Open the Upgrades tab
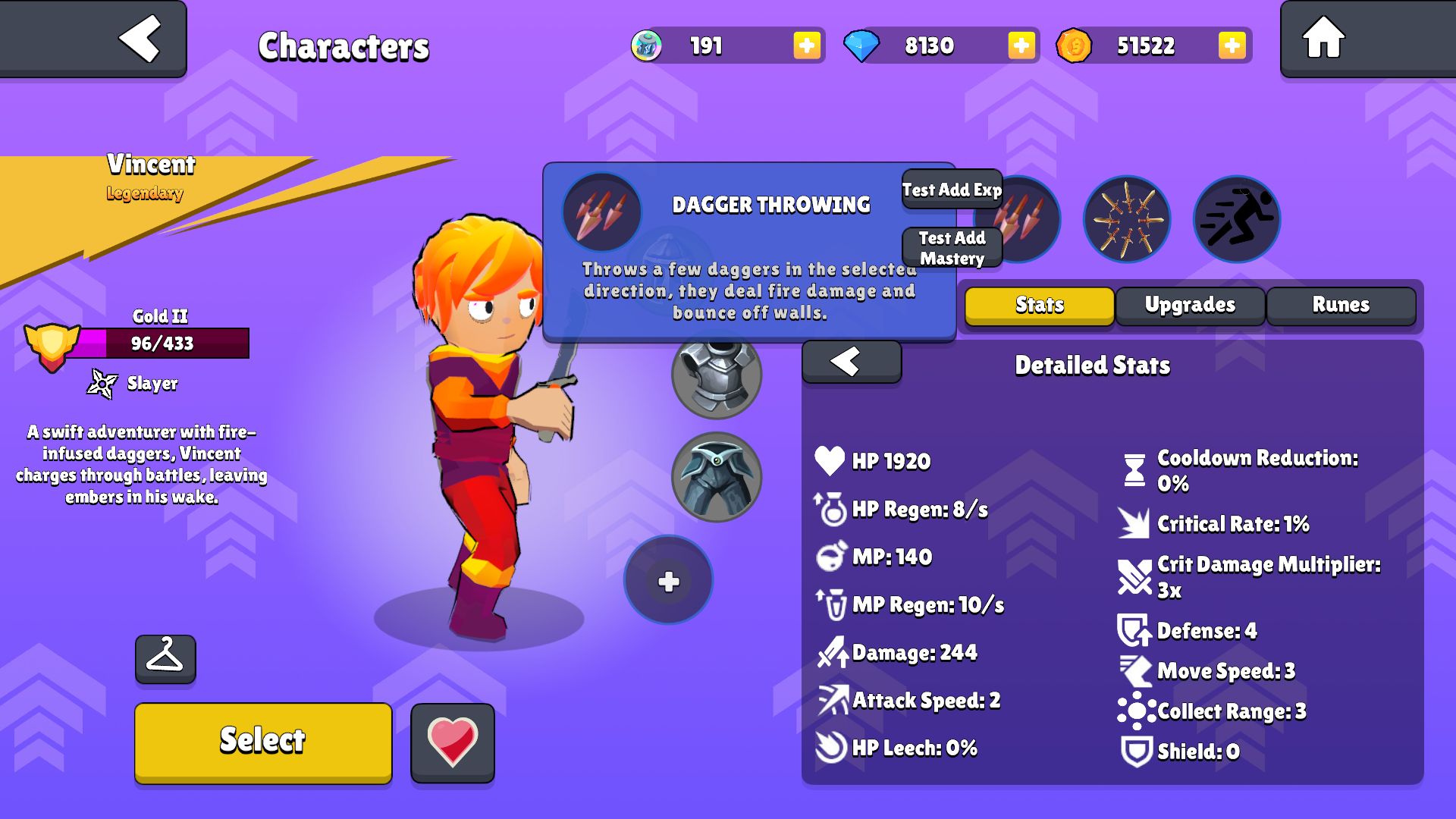The height and width of the screenshot is (819, 1456). tap(1190, 305)
